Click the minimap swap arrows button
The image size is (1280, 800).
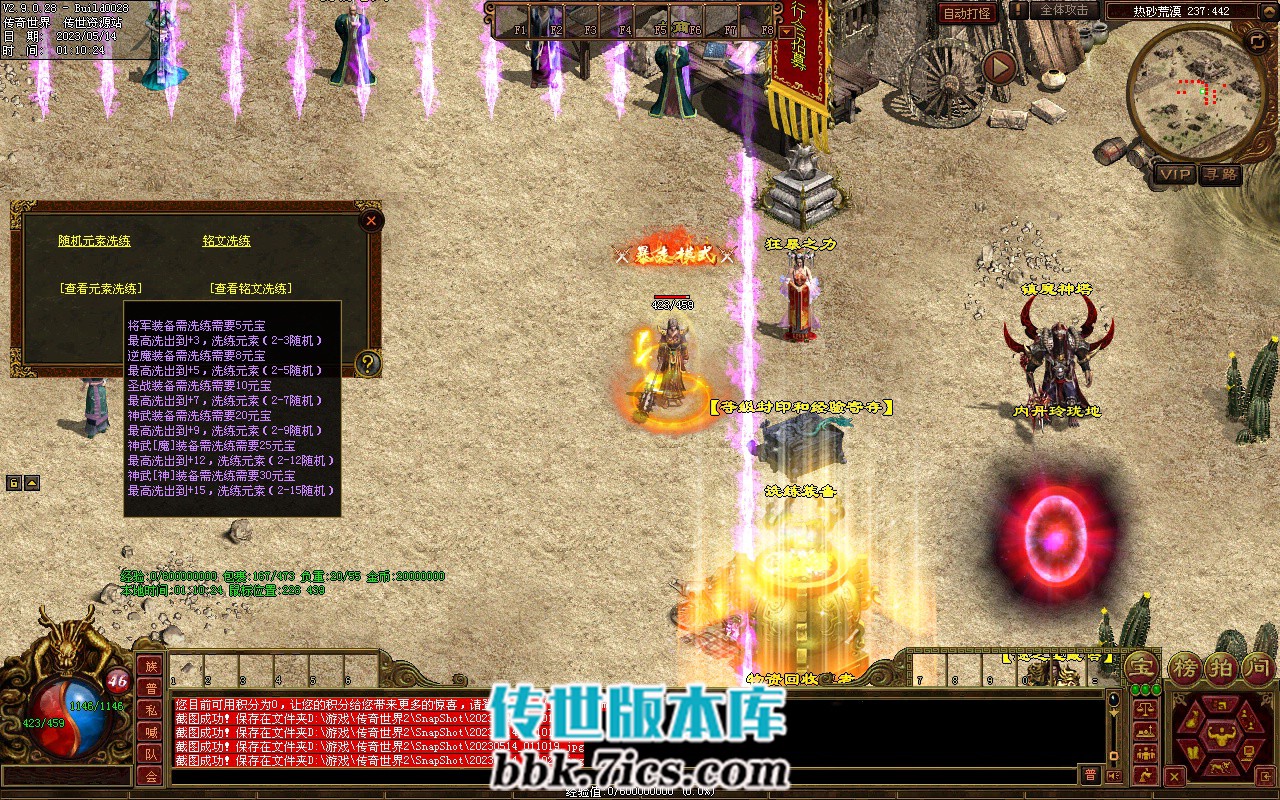1257,41
